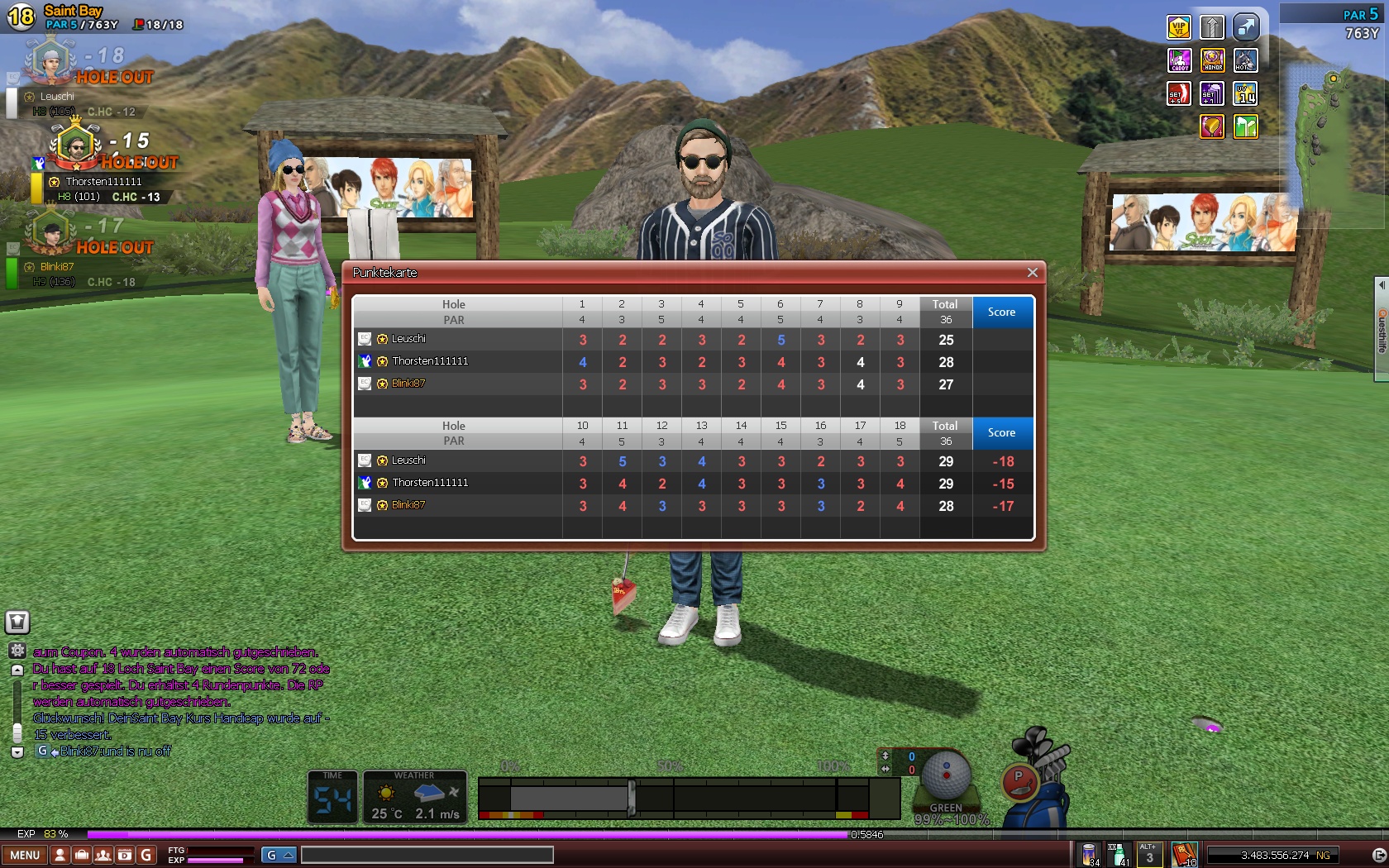Click the CADDY buff icon

1179,60
